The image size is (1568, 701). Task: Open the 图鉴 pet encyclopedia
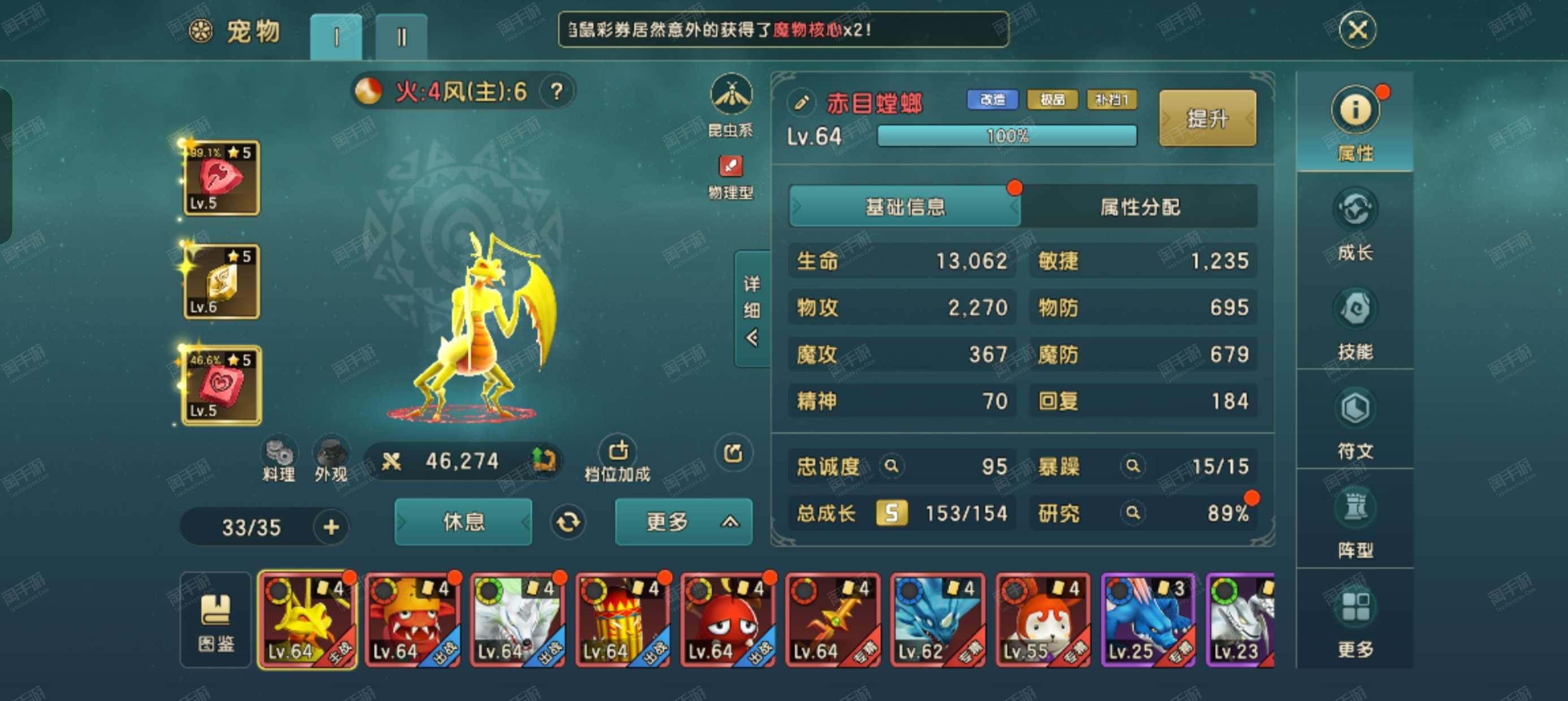click(216, 621)
